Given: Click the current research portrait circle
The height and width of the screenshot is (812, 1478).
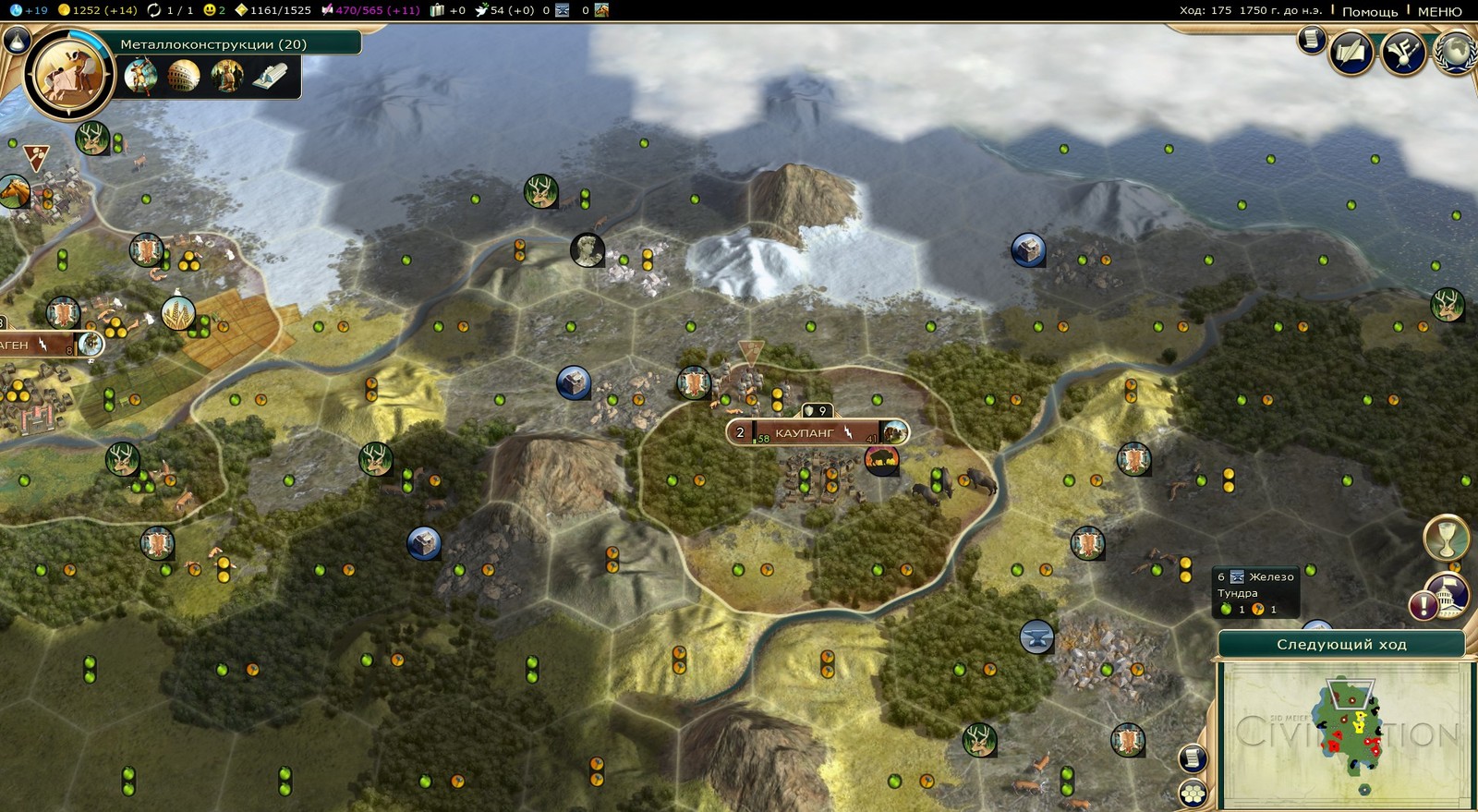Looking at the screenshot, I should 68,75.
